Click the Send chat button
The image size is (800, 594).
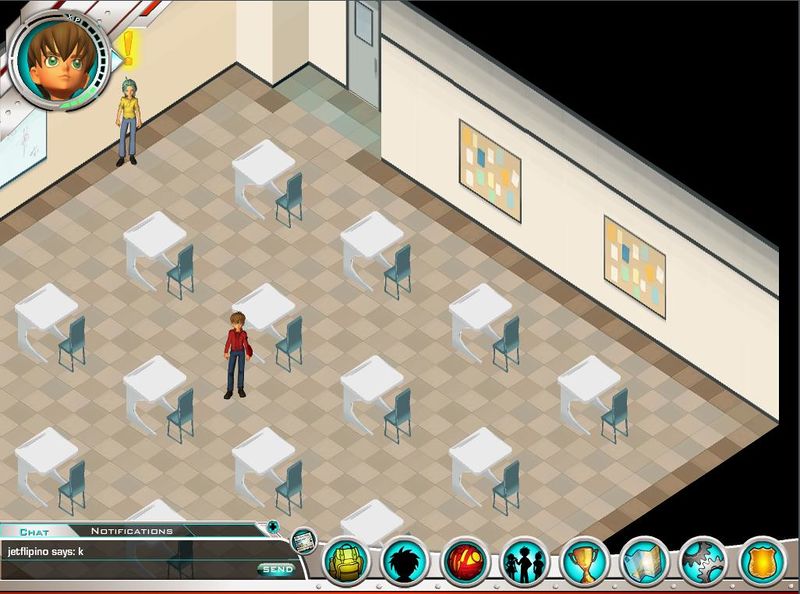point(276,569)
